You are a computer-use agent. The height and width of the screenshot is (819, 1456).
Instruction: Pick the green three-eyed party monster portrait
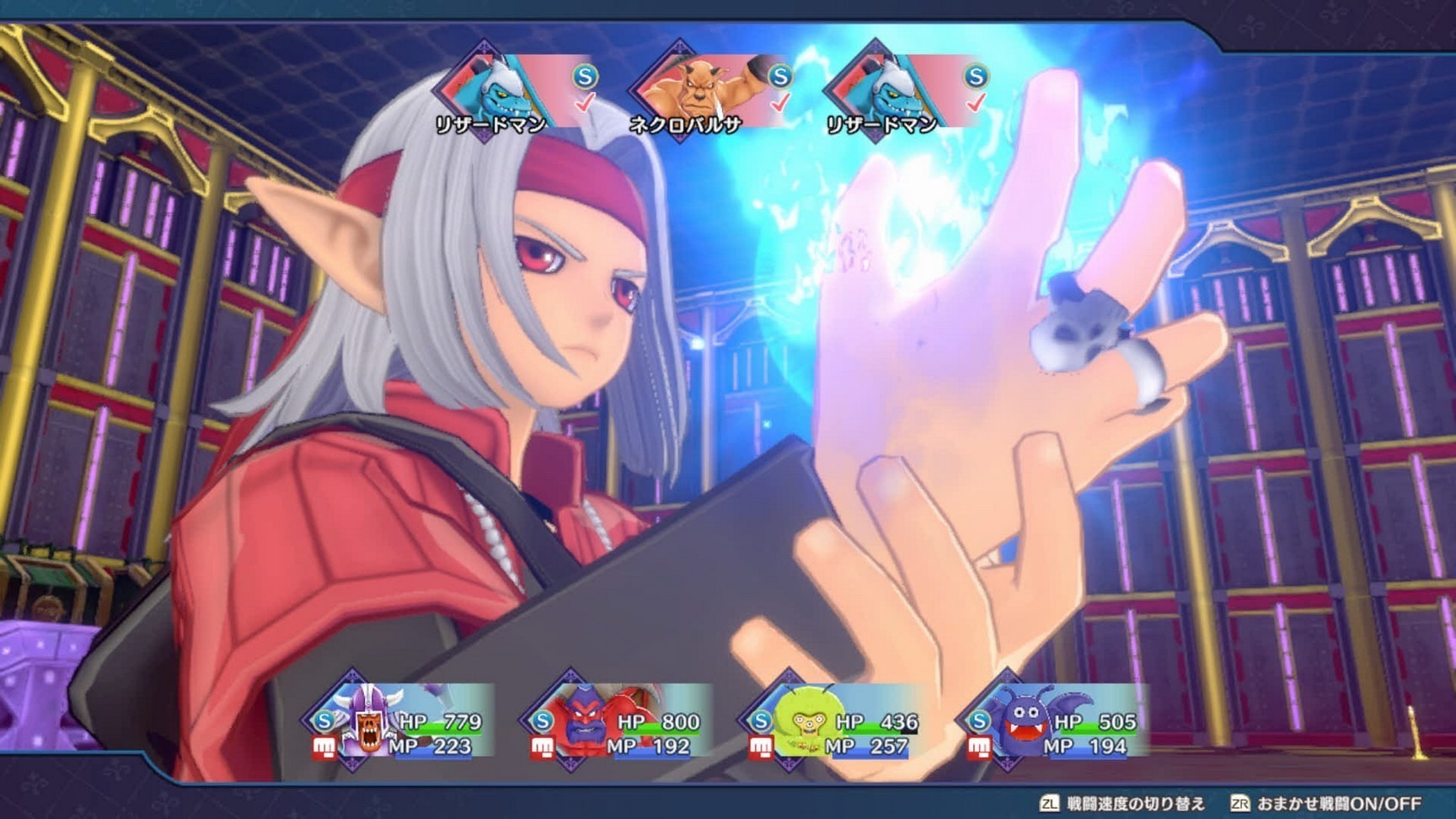coord(803,721)
